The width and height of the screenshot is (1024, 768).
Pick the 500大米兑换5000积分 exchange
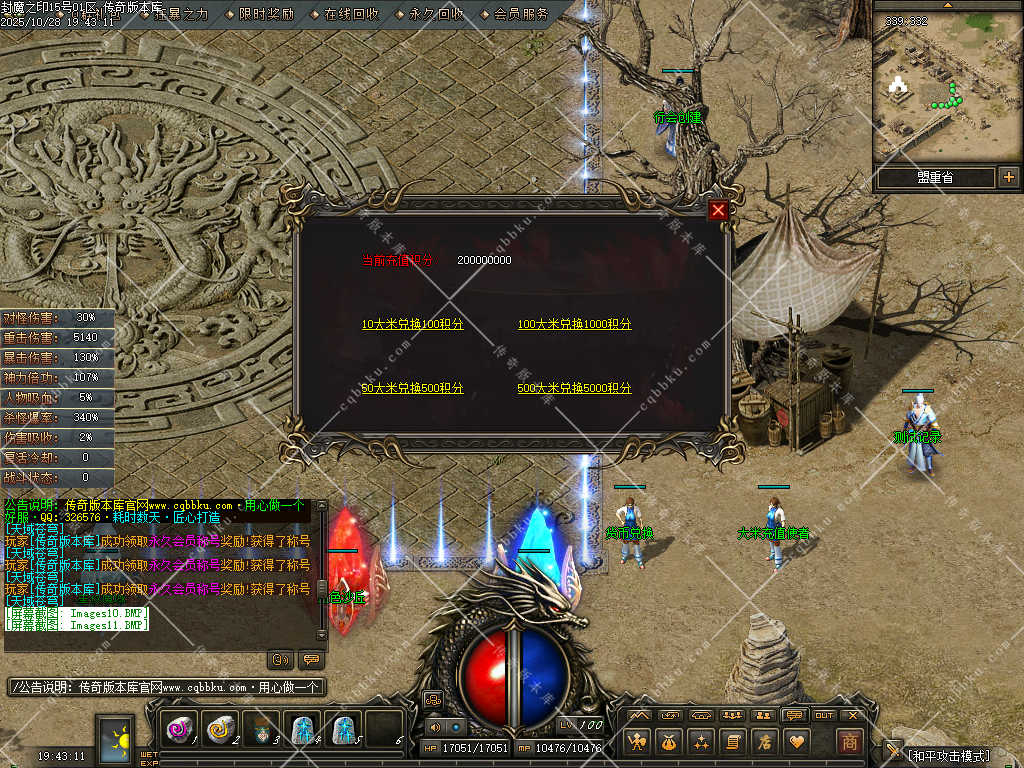(x=574, y=388)
